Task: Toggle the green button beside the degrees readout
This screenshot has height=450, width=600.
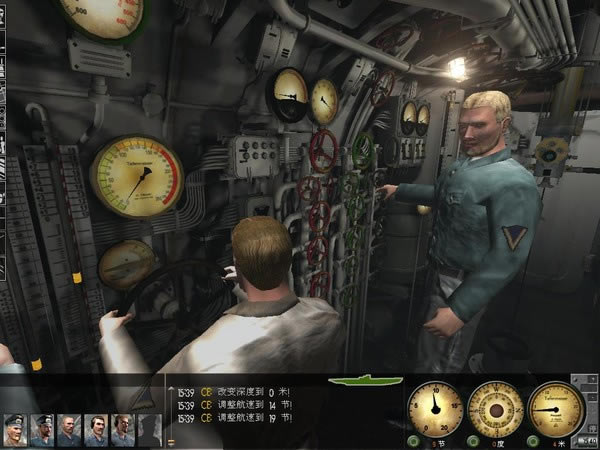Action: [474, 441]
